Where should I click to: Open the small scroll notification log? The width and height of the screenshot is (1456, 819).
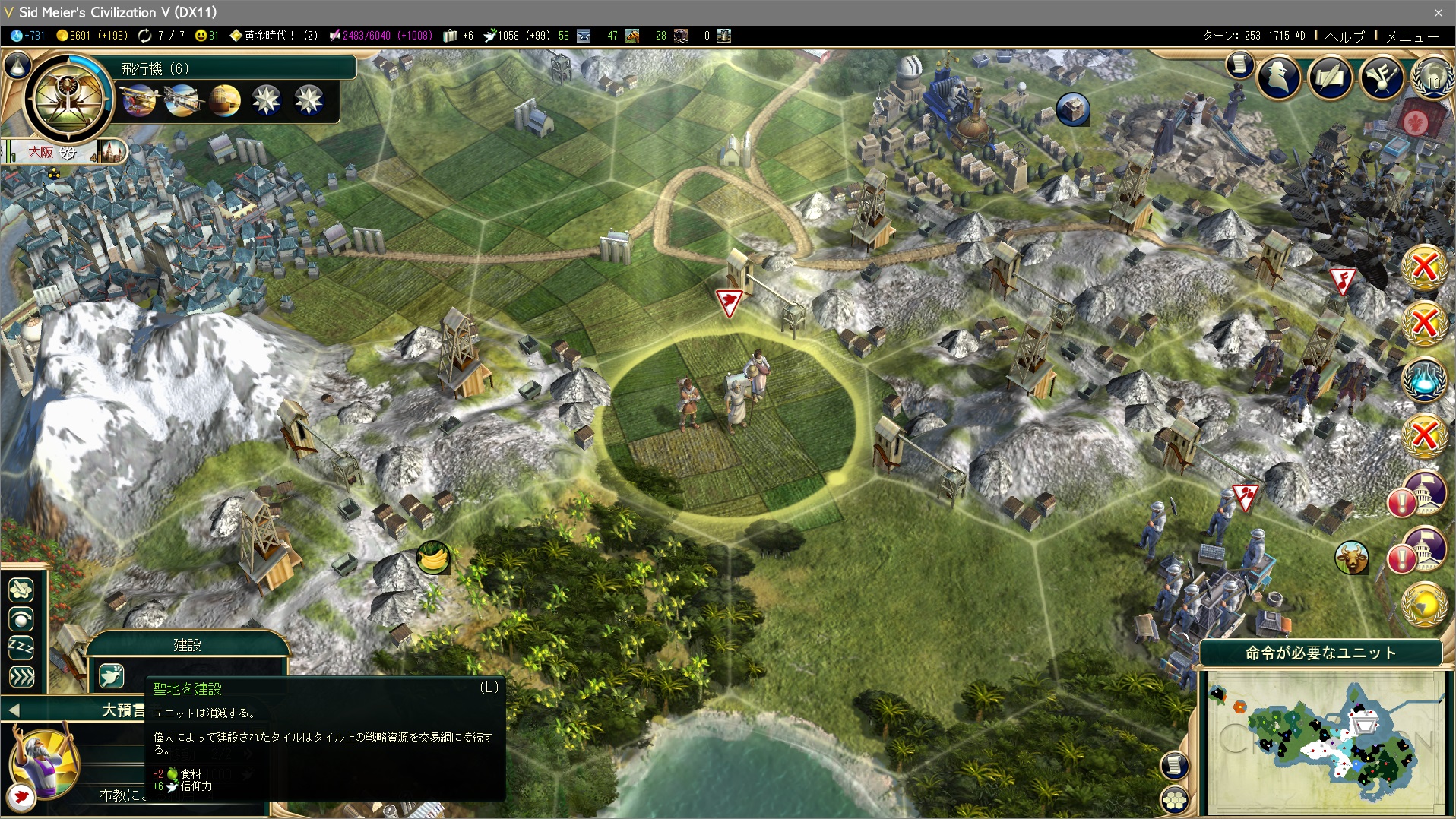pyautogui.click(x=1239, y=65)
